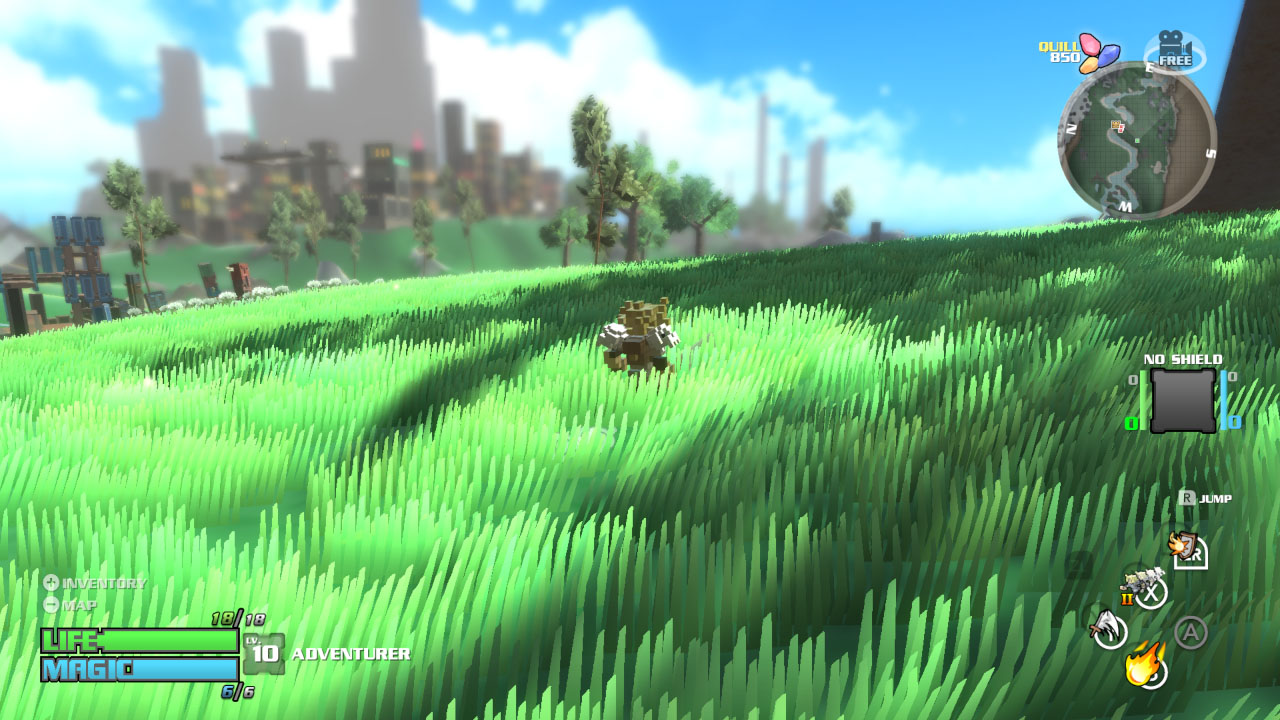Click the player character in the grass field
1280x720 pixels.
pos(642,335)
